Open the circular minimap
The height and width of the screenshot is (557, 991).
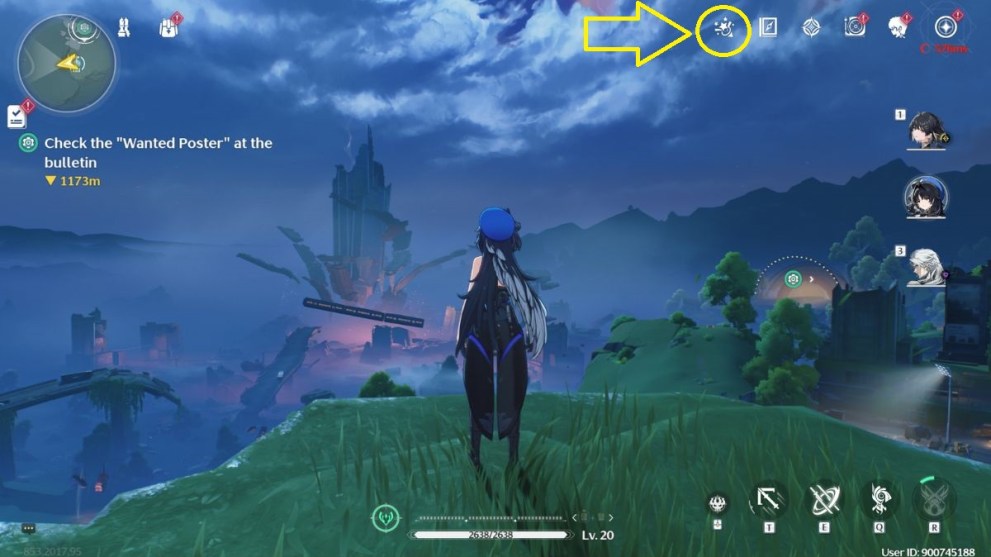(66, 63)
